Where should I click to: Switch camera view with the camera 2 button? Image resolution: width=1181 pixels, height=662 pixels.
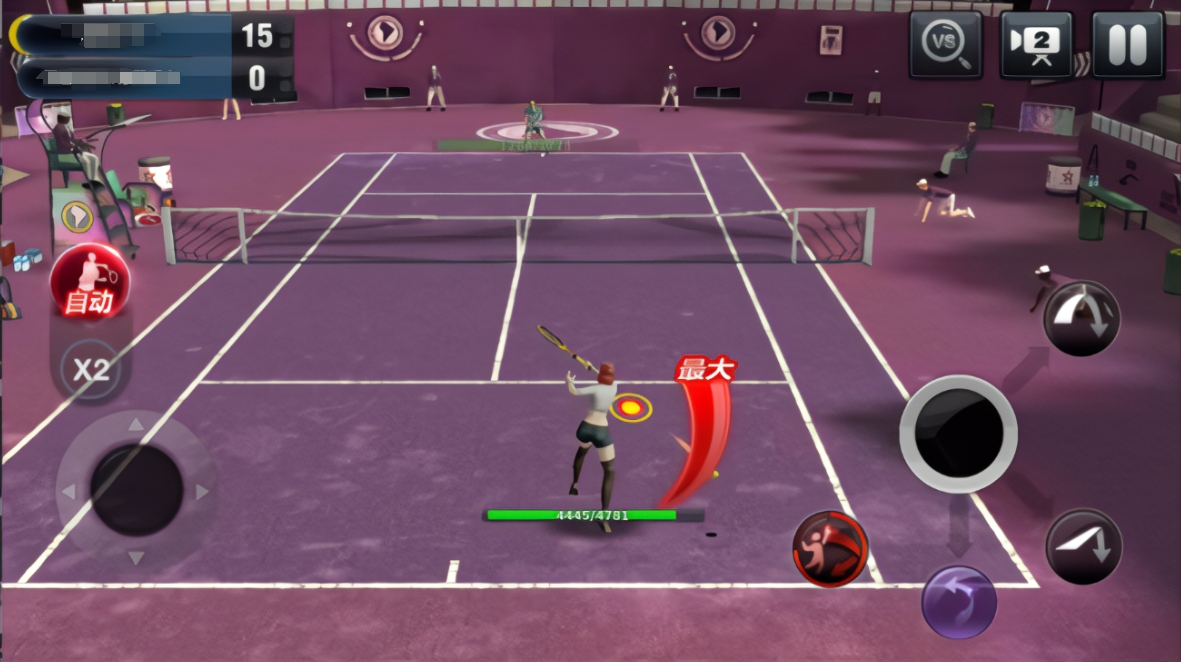tap(1036, 45)
